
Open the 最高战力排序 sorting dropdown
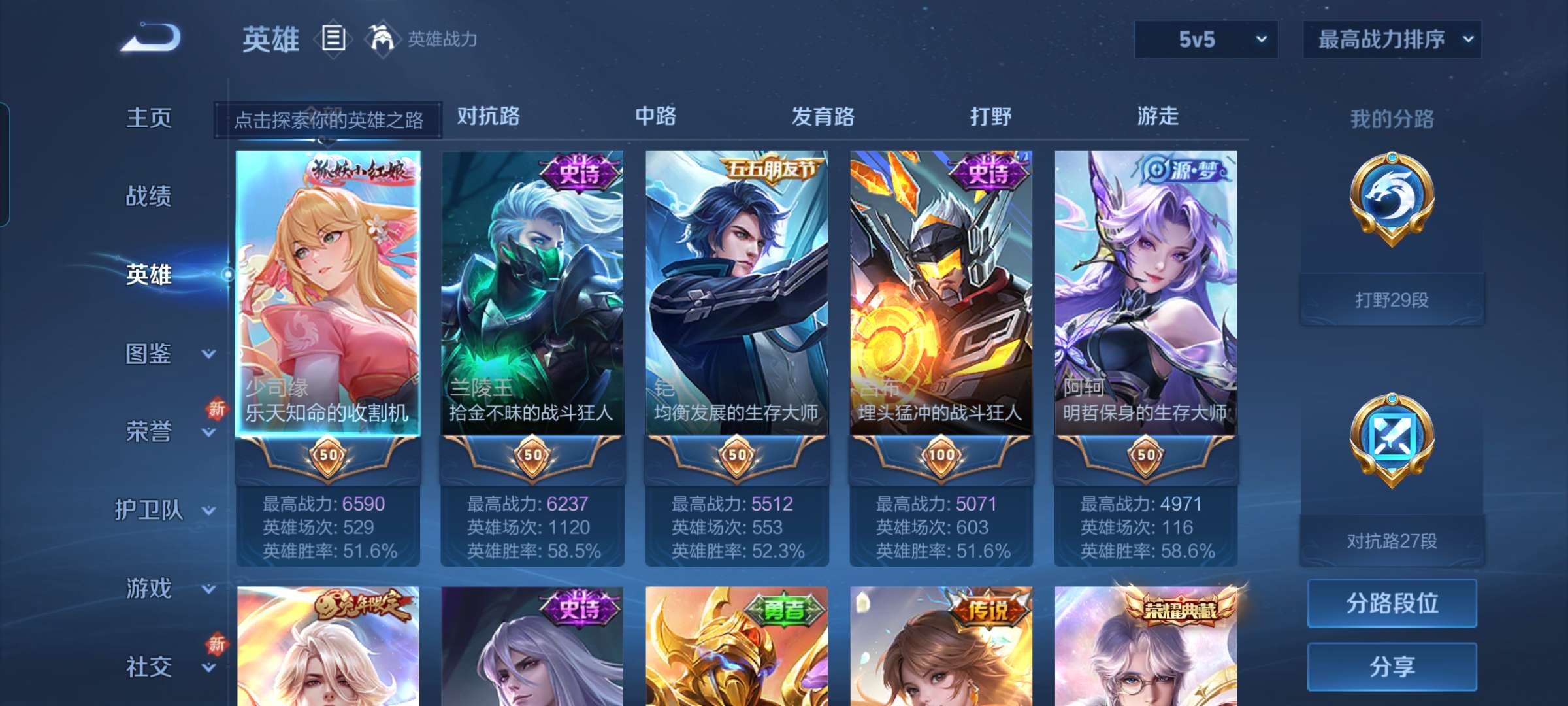pos(1392,39)
